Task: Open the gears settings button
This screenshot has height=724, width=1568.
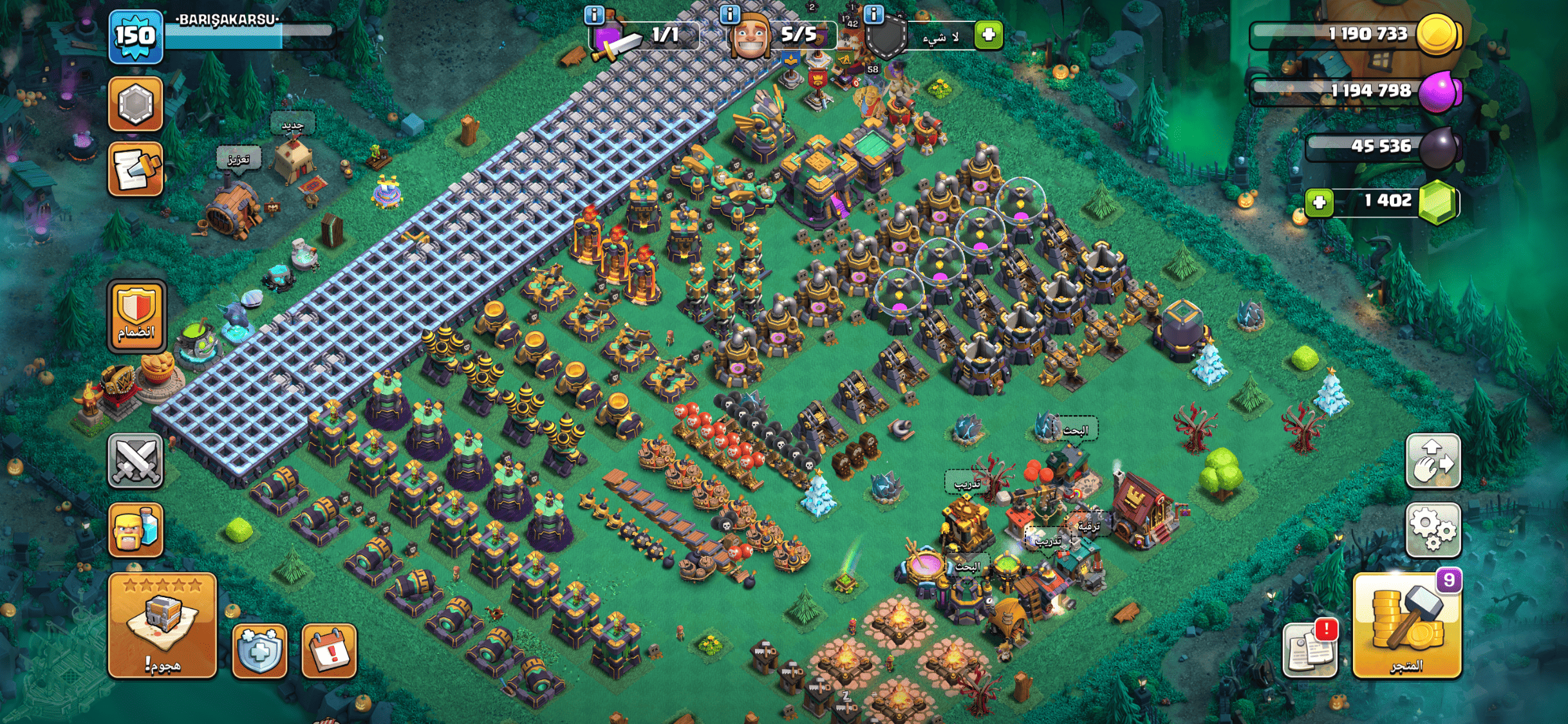Action: (x=1433, y=529)
